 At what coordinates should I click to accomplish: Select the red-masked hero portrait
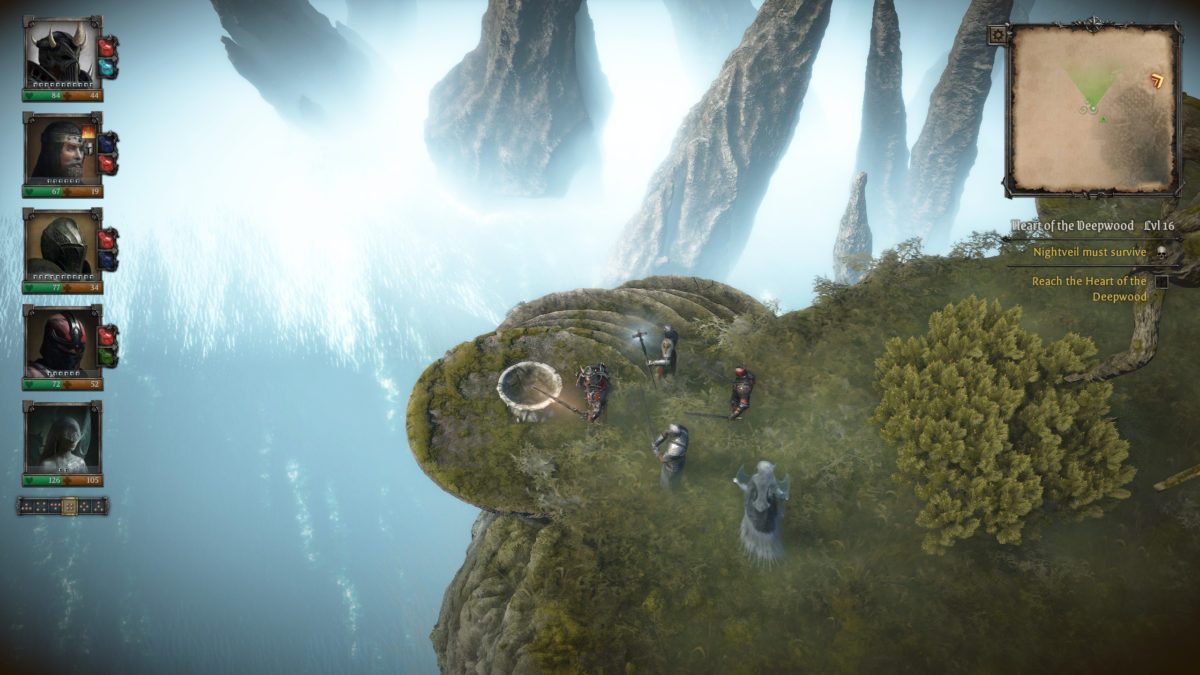coord(62,340)
